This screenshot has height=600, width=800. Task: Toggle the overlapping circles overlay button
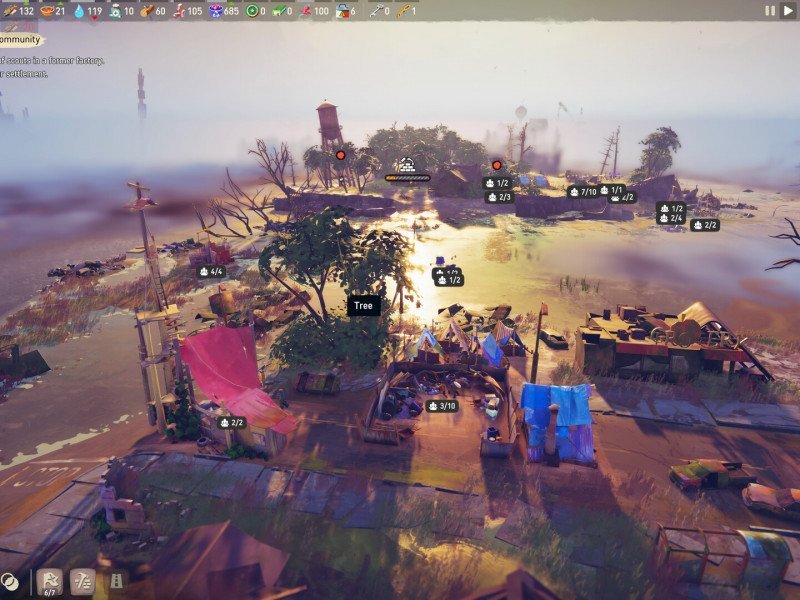point(10,581)
